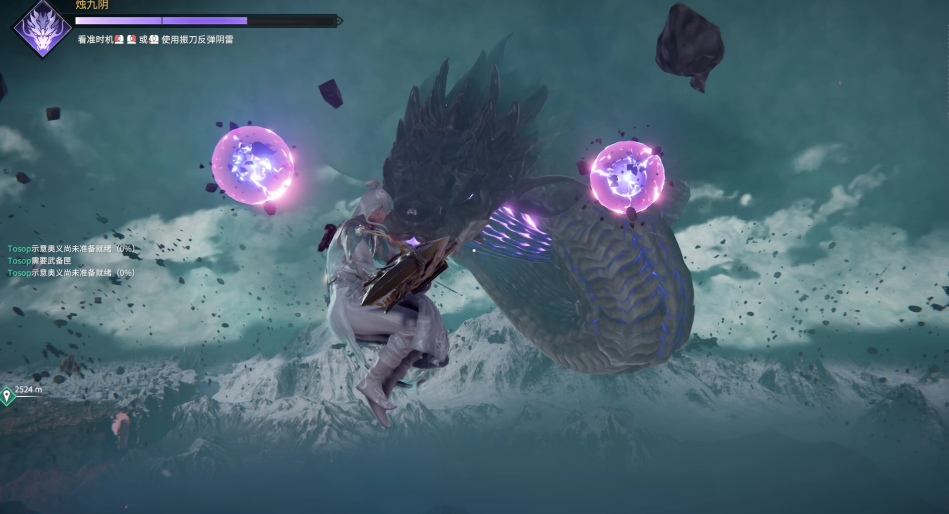Select the 2524 m waypoint marker

(x=7, y=396)
